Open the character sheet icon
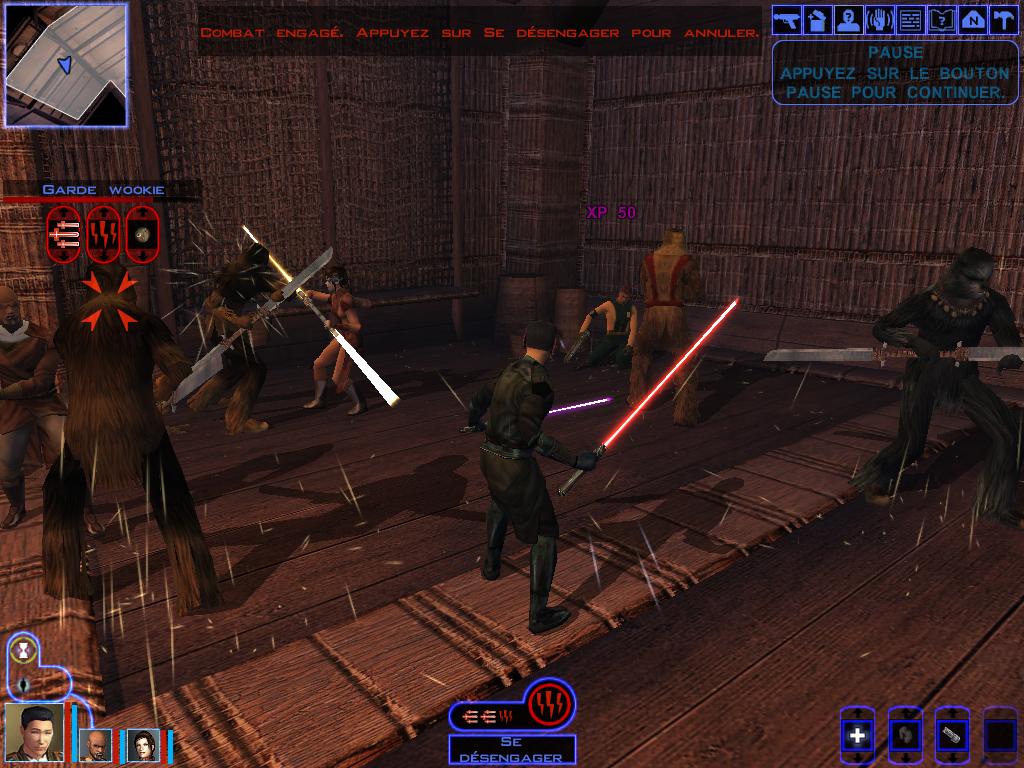1024x768 pixels. coord(849,19)
